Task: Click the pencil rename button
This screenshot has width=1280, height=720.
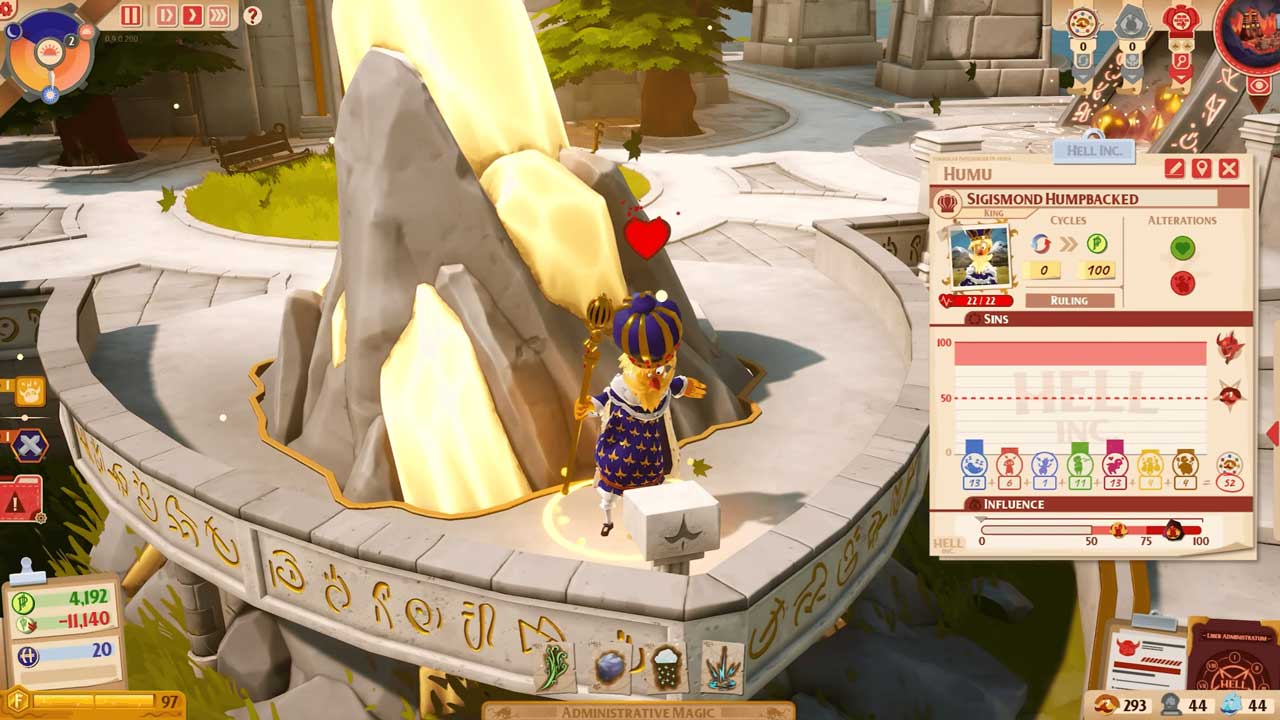Action: point(1174,169)
